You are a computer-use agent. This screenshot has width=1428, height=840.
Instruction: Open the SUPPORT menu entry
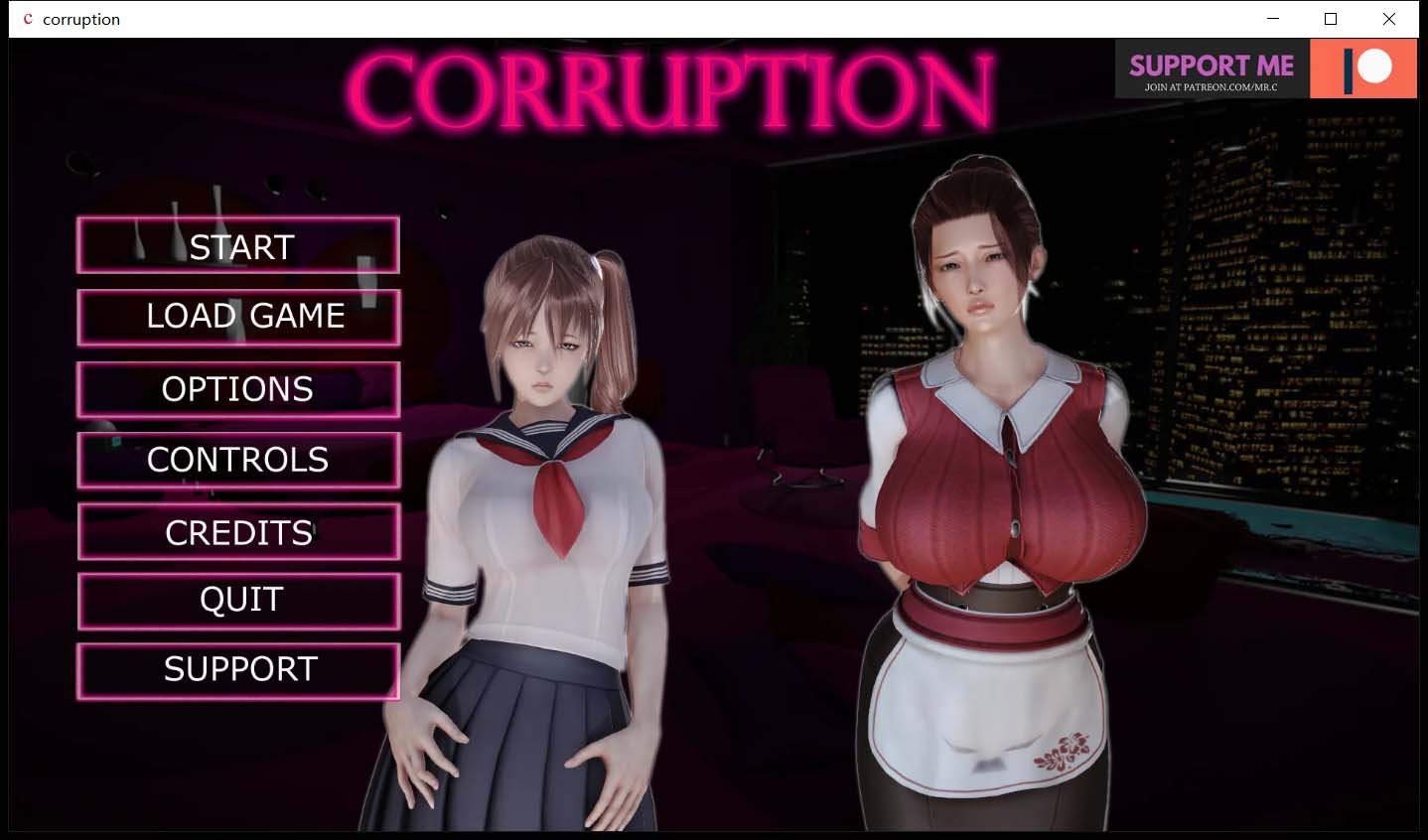click(x=238, y=669)
